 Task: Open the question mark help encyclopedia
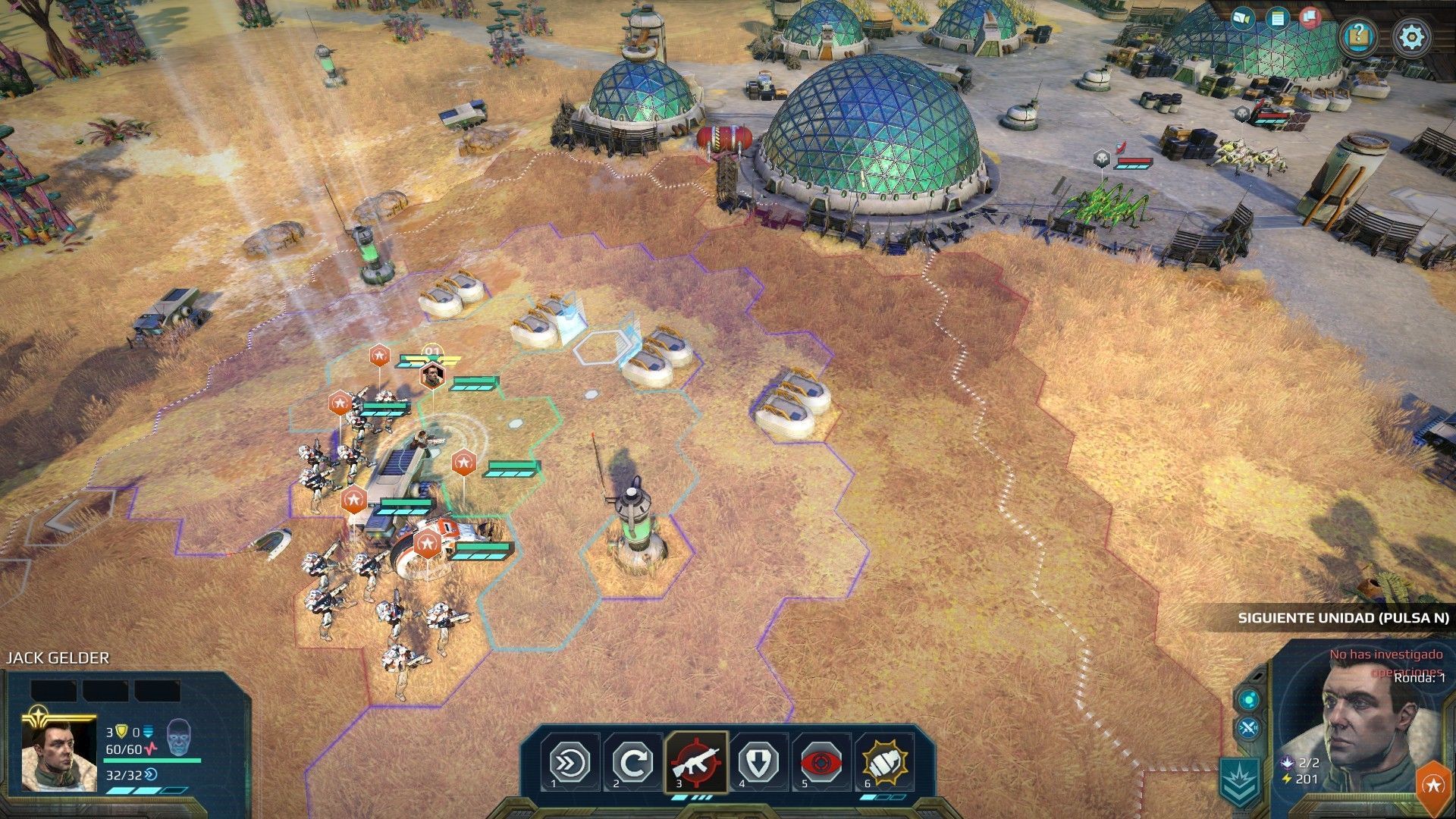(x=1359, y=35)
